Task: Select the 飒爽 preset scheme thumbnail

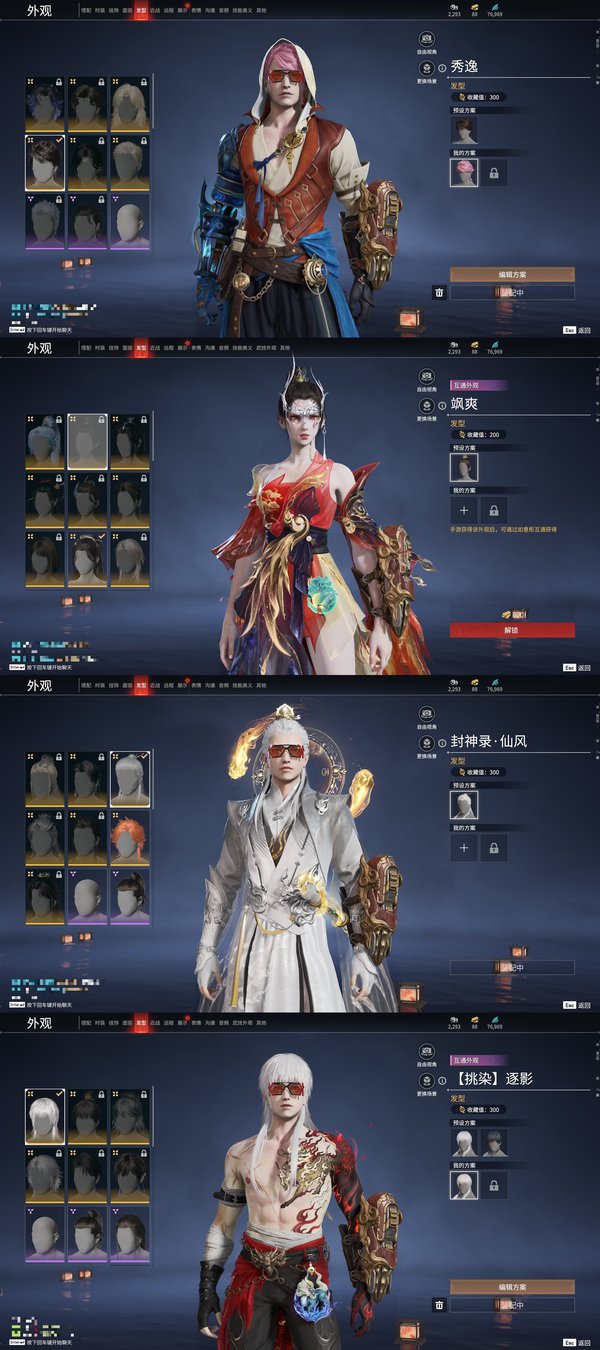Action: click(463, 467)
